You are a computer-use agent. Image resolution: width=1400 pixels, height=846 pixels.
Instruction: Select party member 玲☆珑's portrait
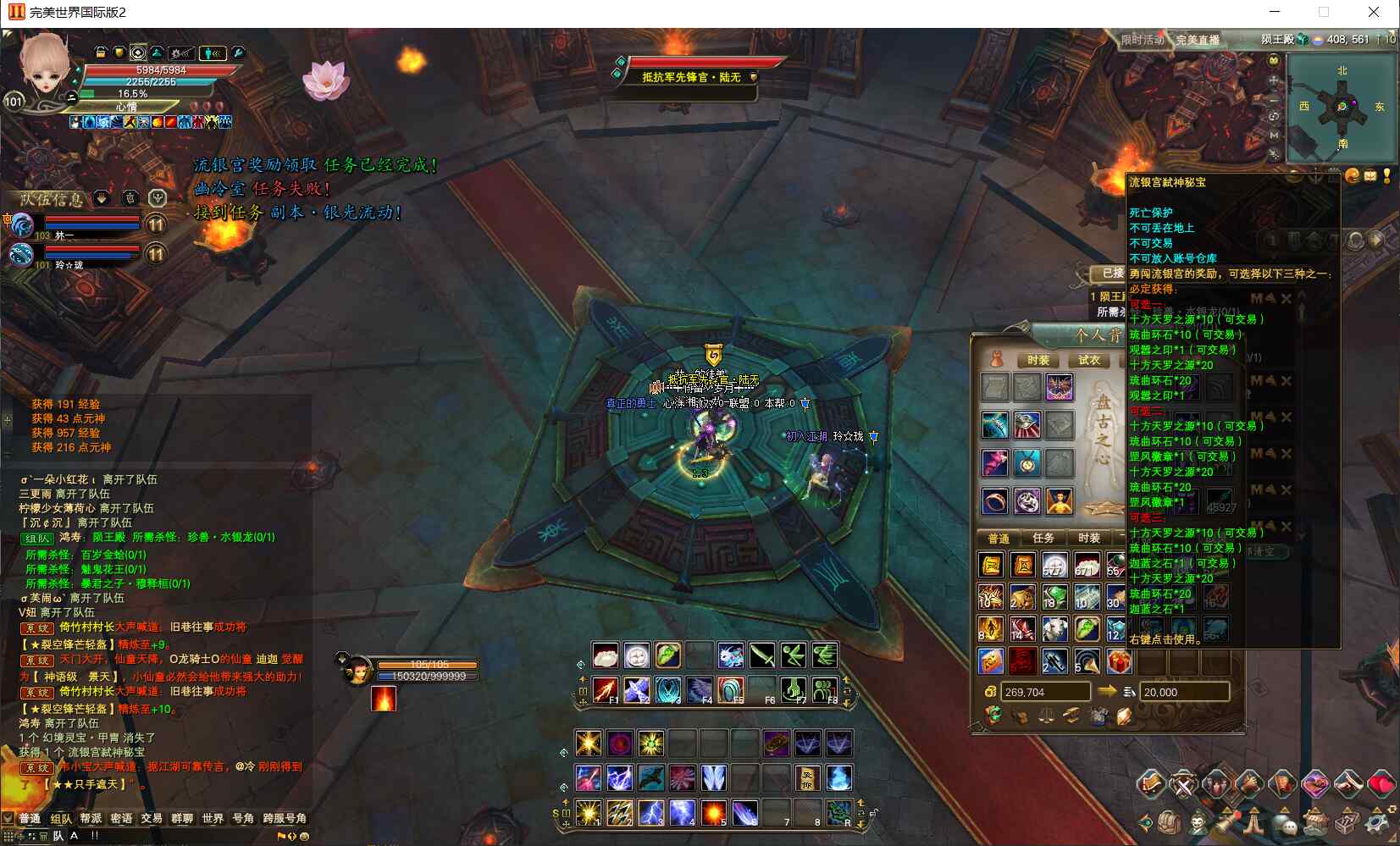(x=21, y=254)
